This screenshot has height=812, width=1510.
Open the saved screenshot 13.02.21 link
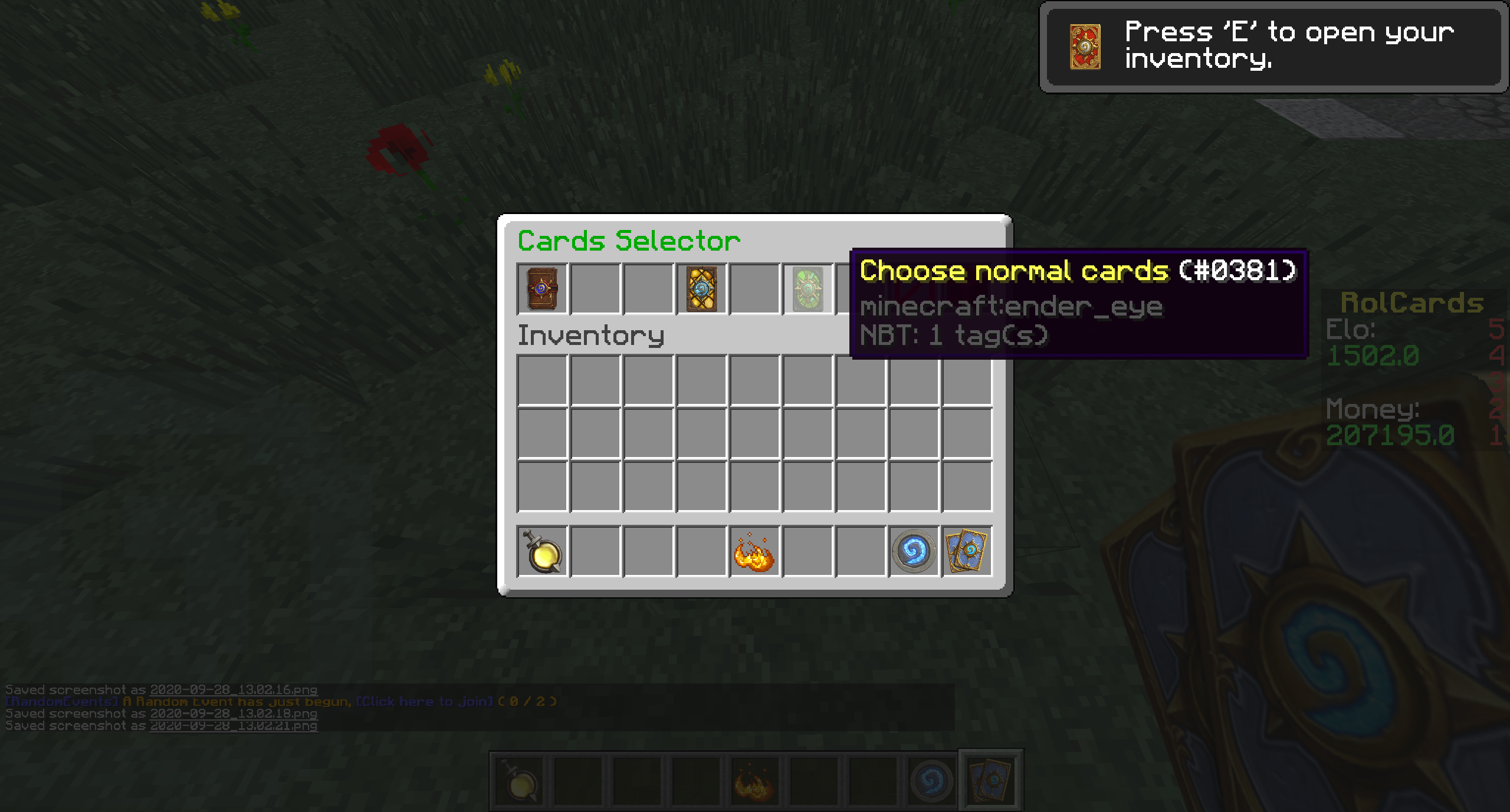[x=234, y=726]
